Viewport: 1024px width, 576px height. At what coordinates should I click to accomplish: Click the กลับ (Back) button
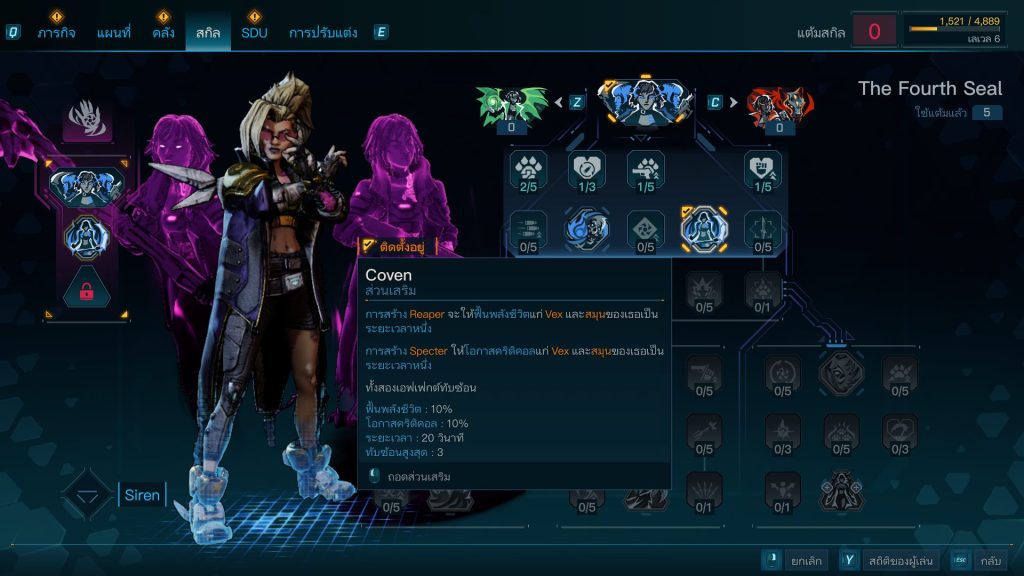point(981,561)
